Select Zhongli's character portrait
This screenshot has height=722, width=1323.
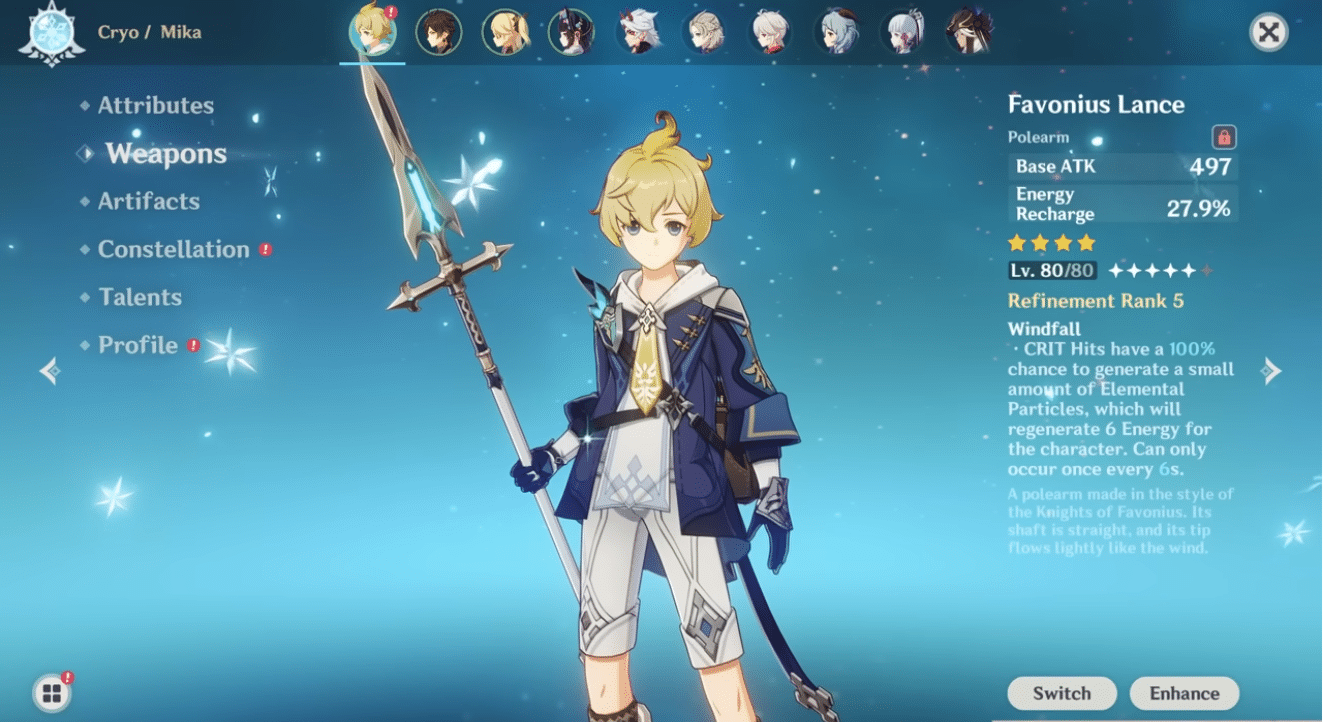439,32
